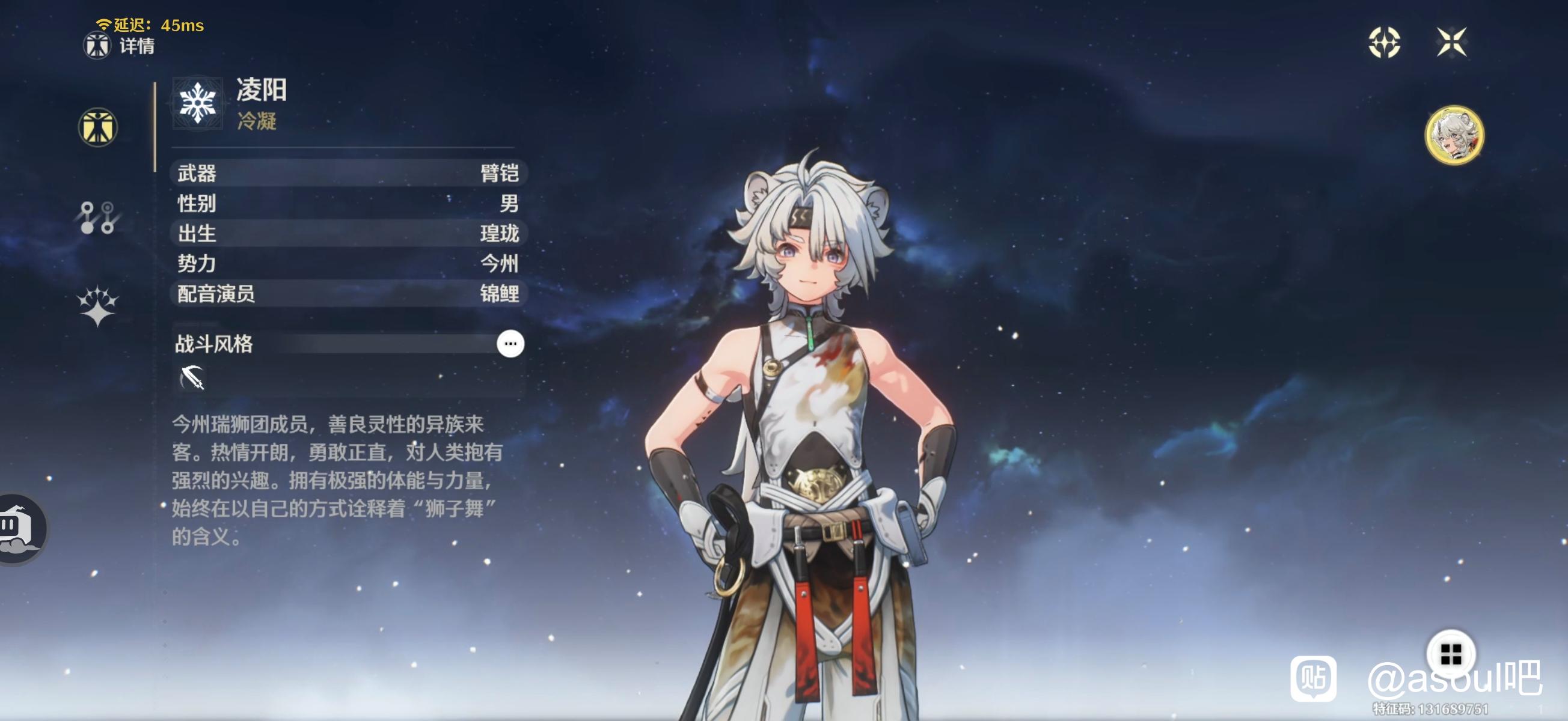
Task: Open the floating four-square grid button
Action: coord(1451,655)
